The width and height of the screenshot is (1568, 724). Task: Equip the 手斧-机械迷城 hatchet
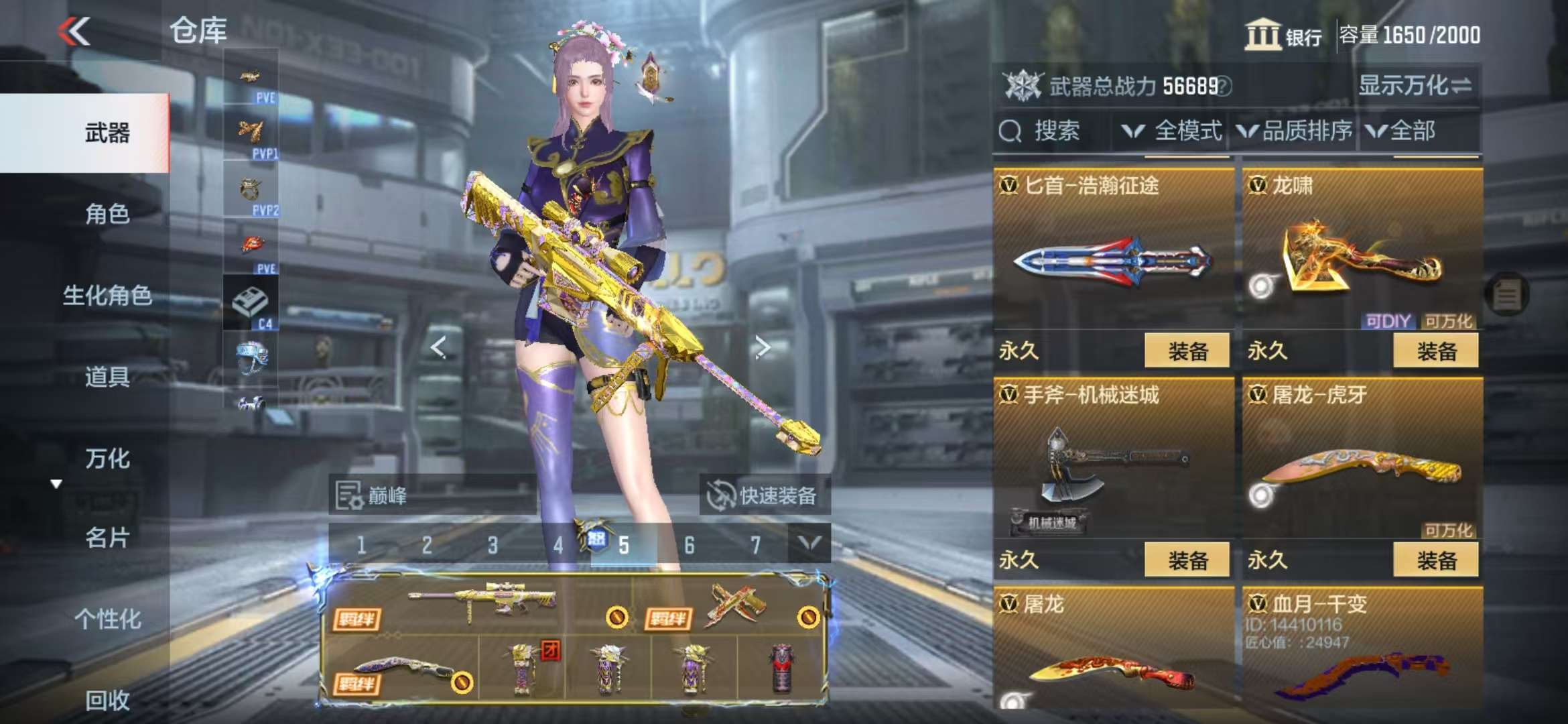click(1187, 560)
